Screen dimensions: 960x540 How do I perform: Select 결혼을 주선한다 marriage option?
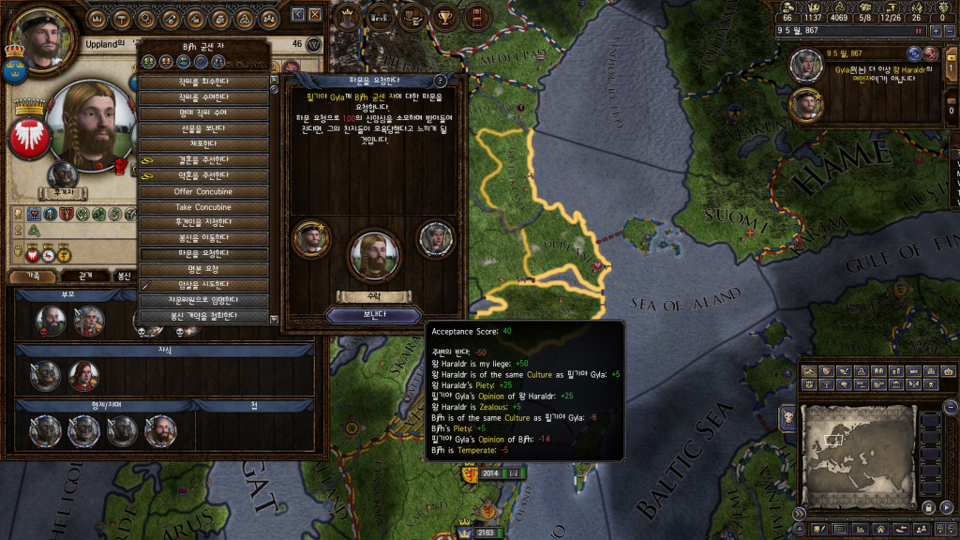(x=203, y=160)
